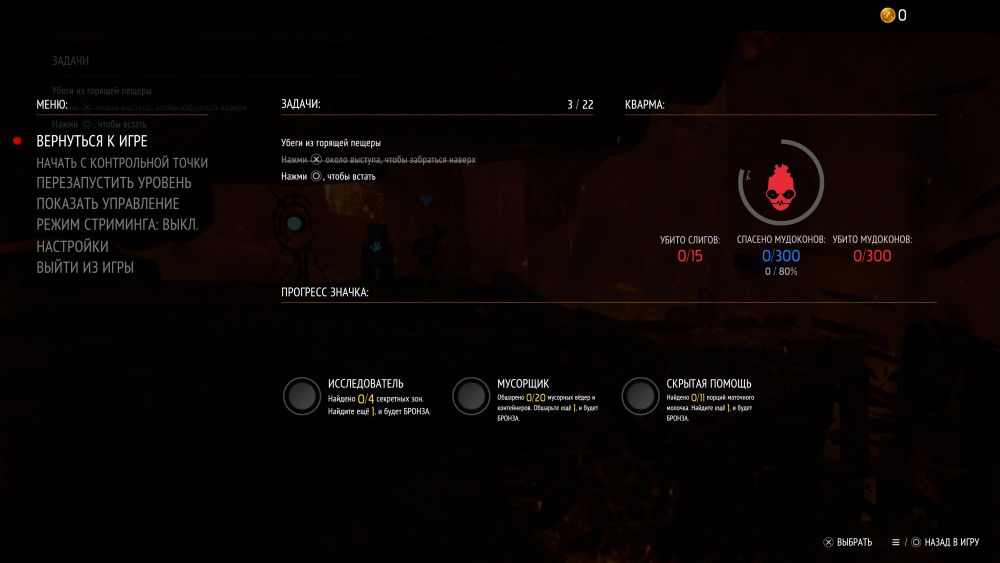1000x563 pixels.
Task: Select ВЕРНУТЬСЯ К ИГРЕ menu entry
Action: click(x=92, y=141)
